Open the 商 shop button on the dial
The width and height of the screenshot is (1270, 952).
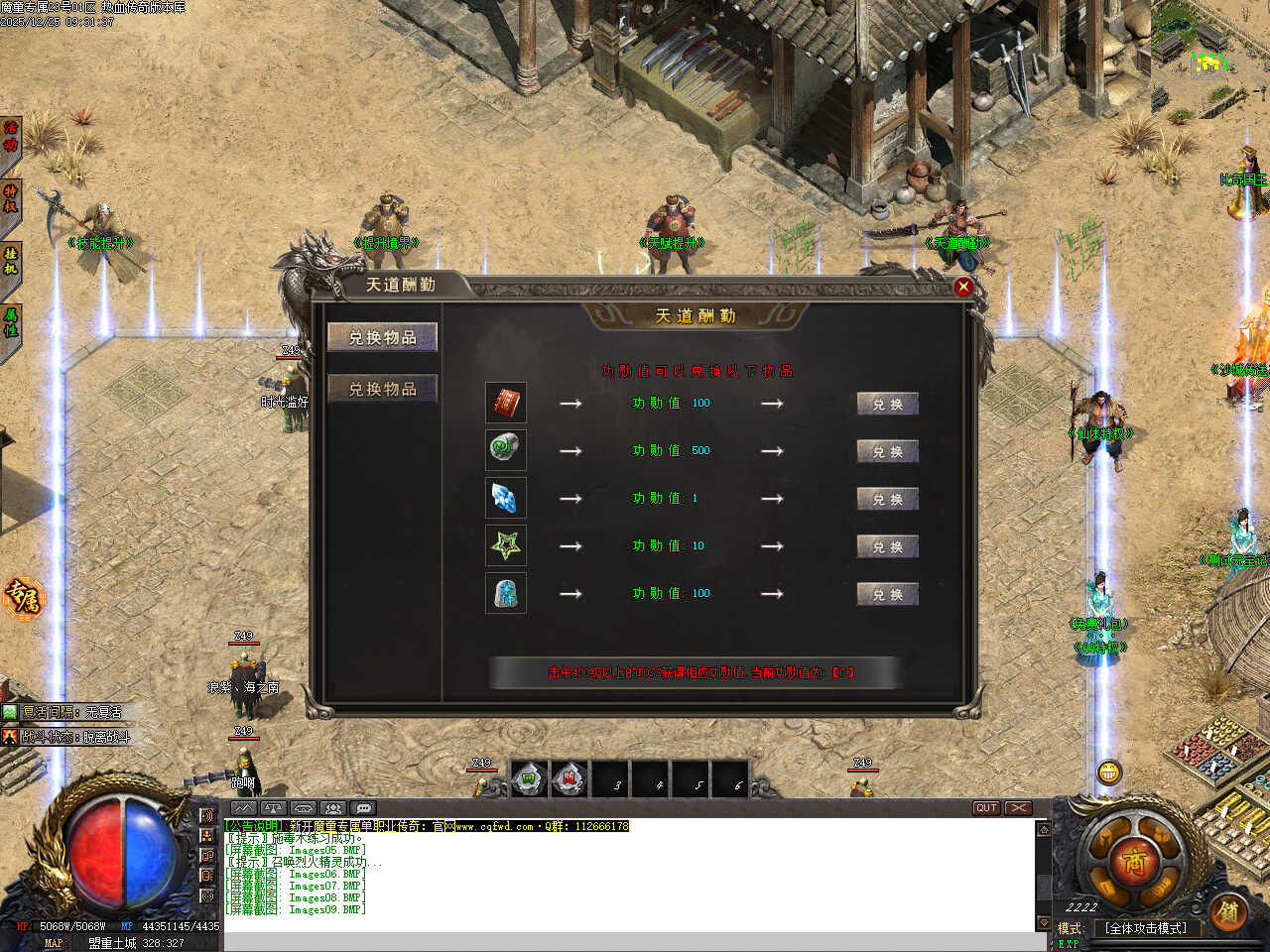point(1135,861)
